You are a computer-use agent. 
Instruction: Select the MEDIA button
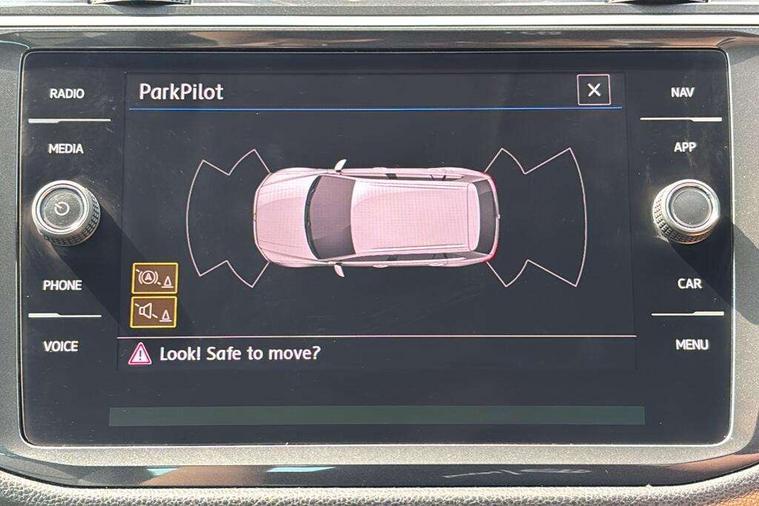(x=66, y=149)
